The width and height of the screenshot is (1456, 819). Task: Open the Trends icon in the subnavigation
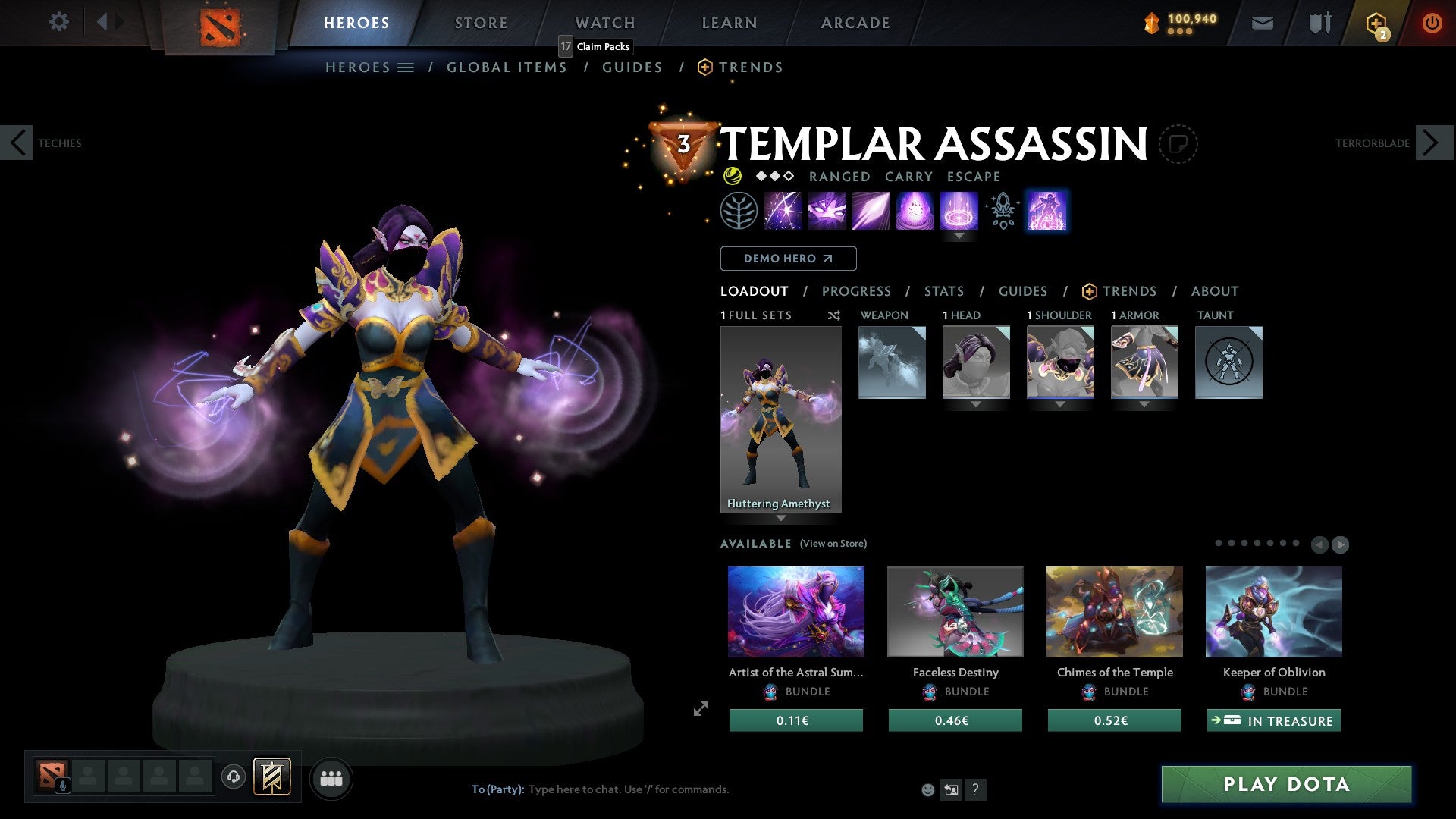[x=706, y=67]
